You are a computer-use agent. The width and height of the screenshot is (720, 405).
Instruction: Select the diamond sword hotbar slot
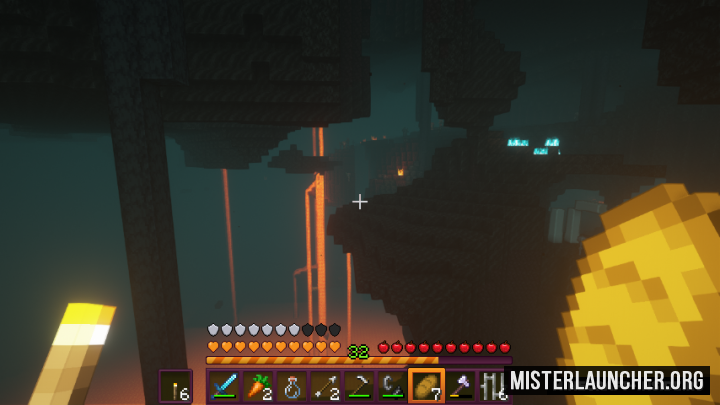(x=224, y=386)
